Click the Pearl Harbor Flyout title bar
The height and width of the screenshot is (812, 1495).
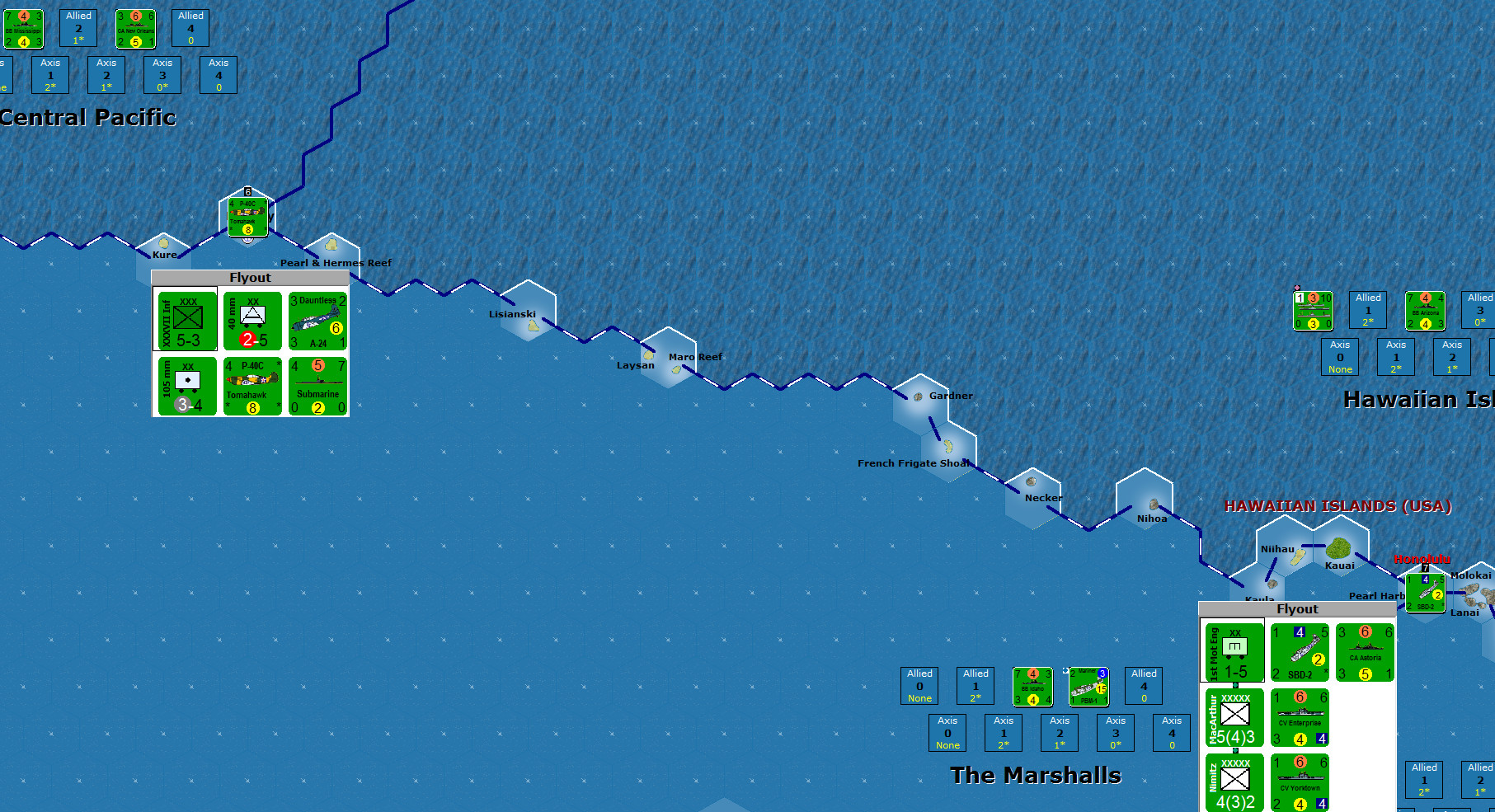1297,608
